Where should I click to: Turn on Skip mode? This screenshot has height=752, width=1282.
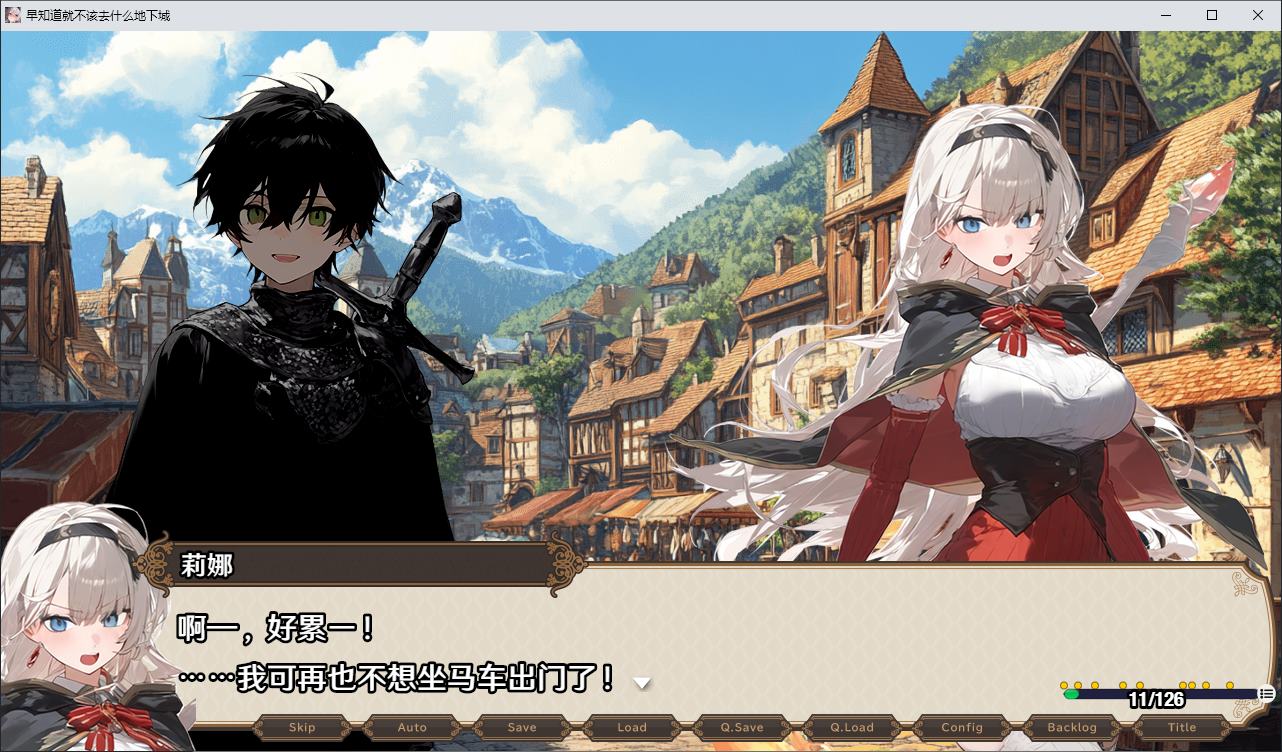301,727
